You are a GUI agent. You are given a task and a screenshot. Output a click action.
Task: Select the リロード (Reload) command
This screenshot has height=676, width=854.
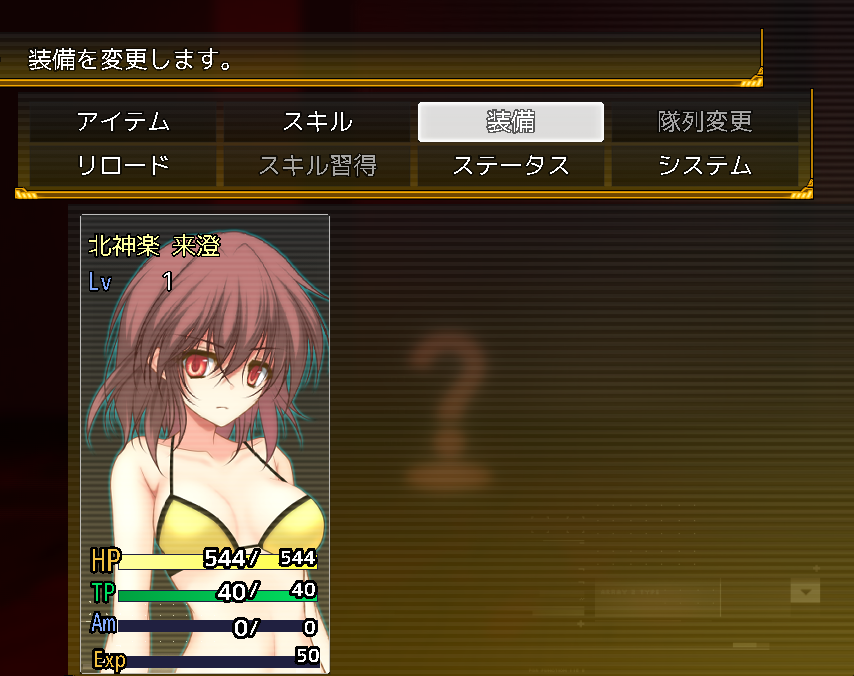tap(123, 165)
